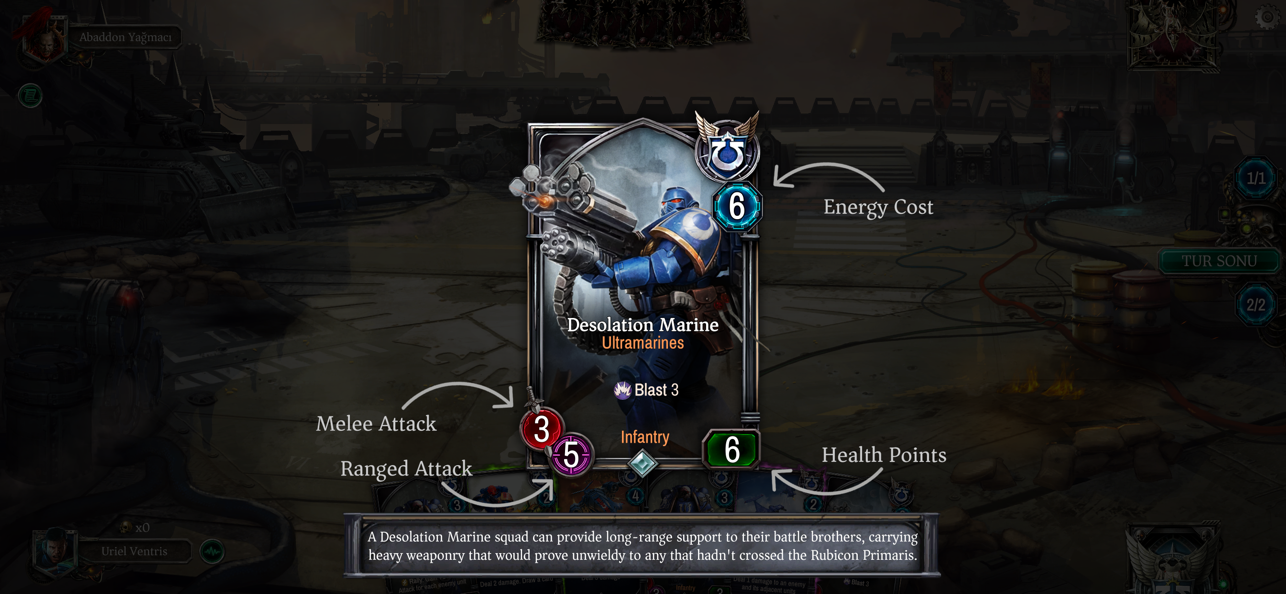This screenshot has width=1286, height=594.
Task: Click the TUR SONU button
Action: click(1218, 261)
